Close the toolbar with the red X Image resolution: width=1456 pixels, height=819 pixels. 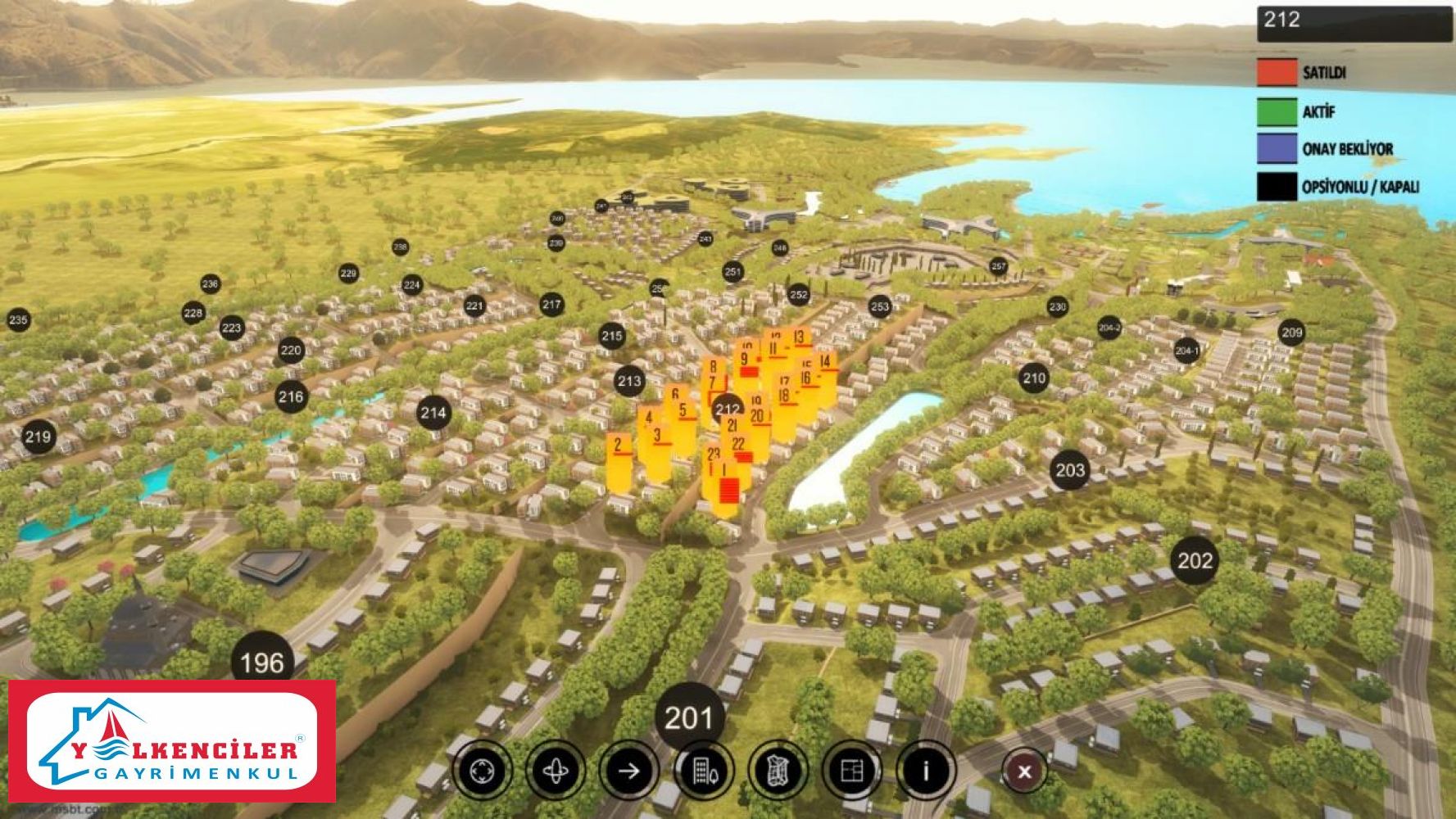coord(1024,771)
